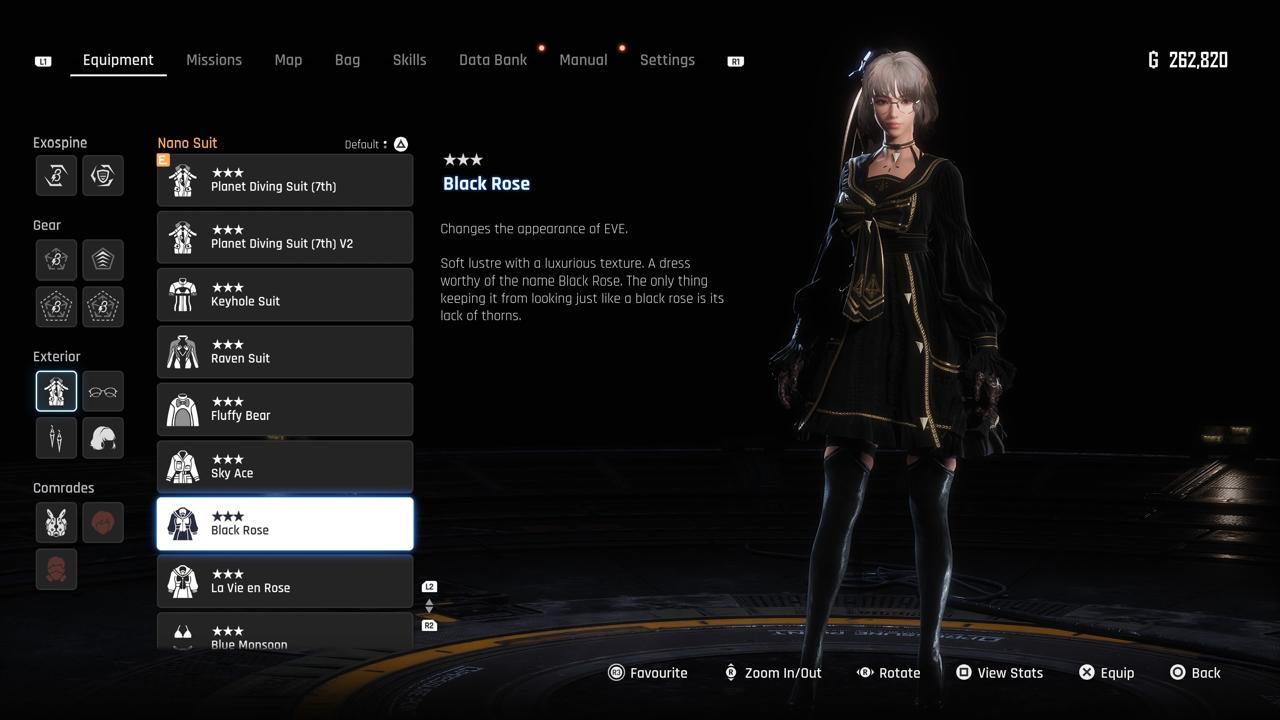Image resolution: width=1280 pixels, height=720 pixels.
Task: Open the glasses exterior slot
Action: click(103, 391)
